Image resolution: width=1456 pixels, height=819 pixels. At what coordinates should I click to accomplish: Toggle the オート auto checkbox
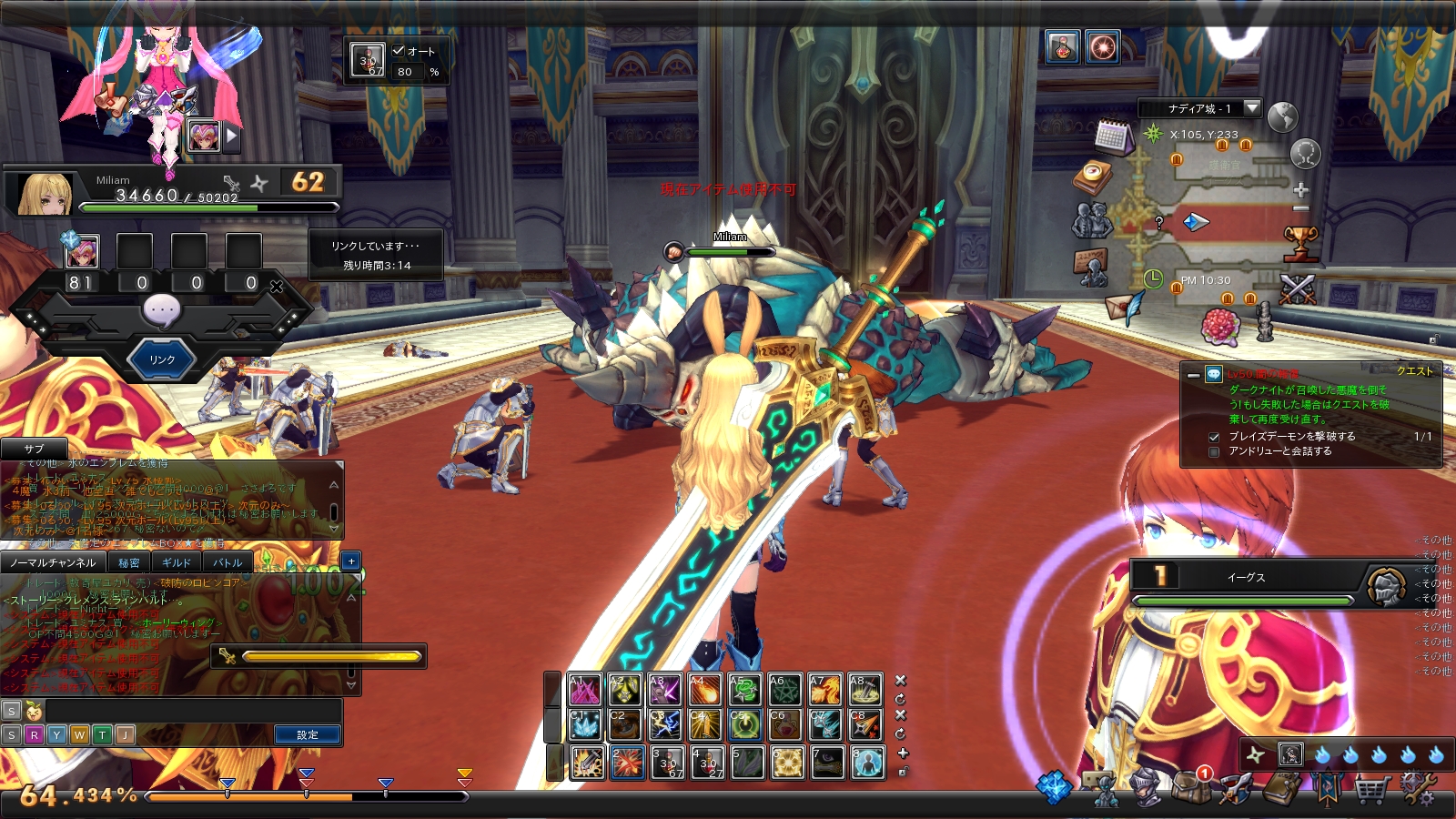(x=398, y=51)
